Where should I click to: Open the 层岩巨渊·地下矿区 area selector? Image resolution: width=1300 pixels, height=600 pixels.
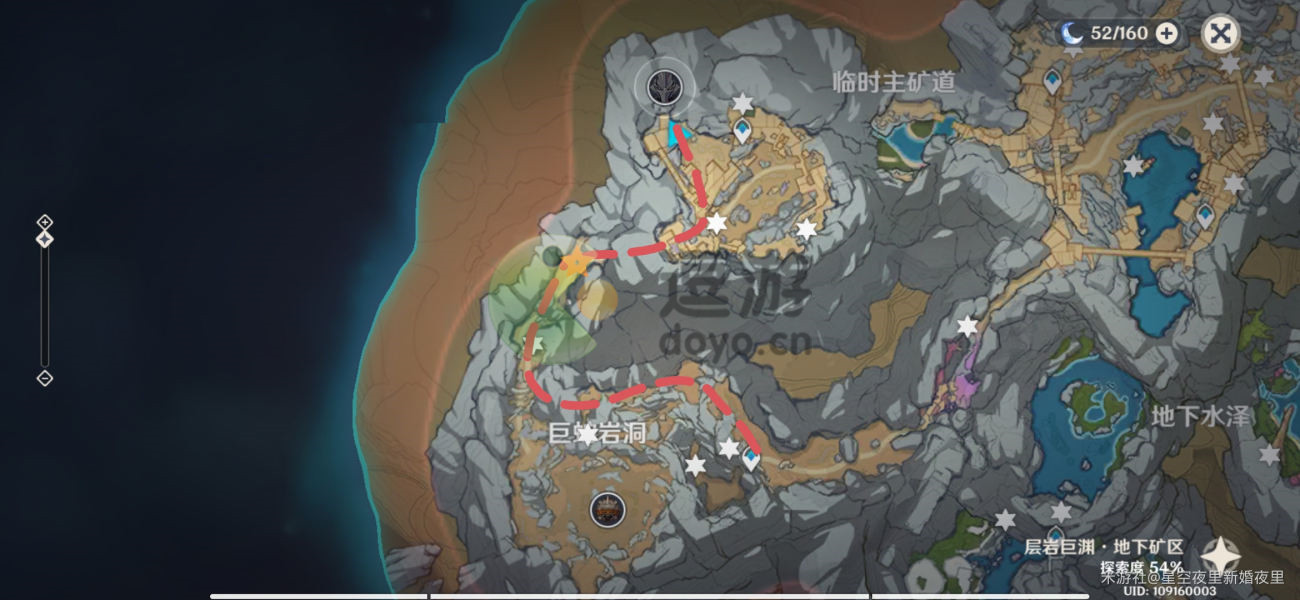click(1104, 547)
